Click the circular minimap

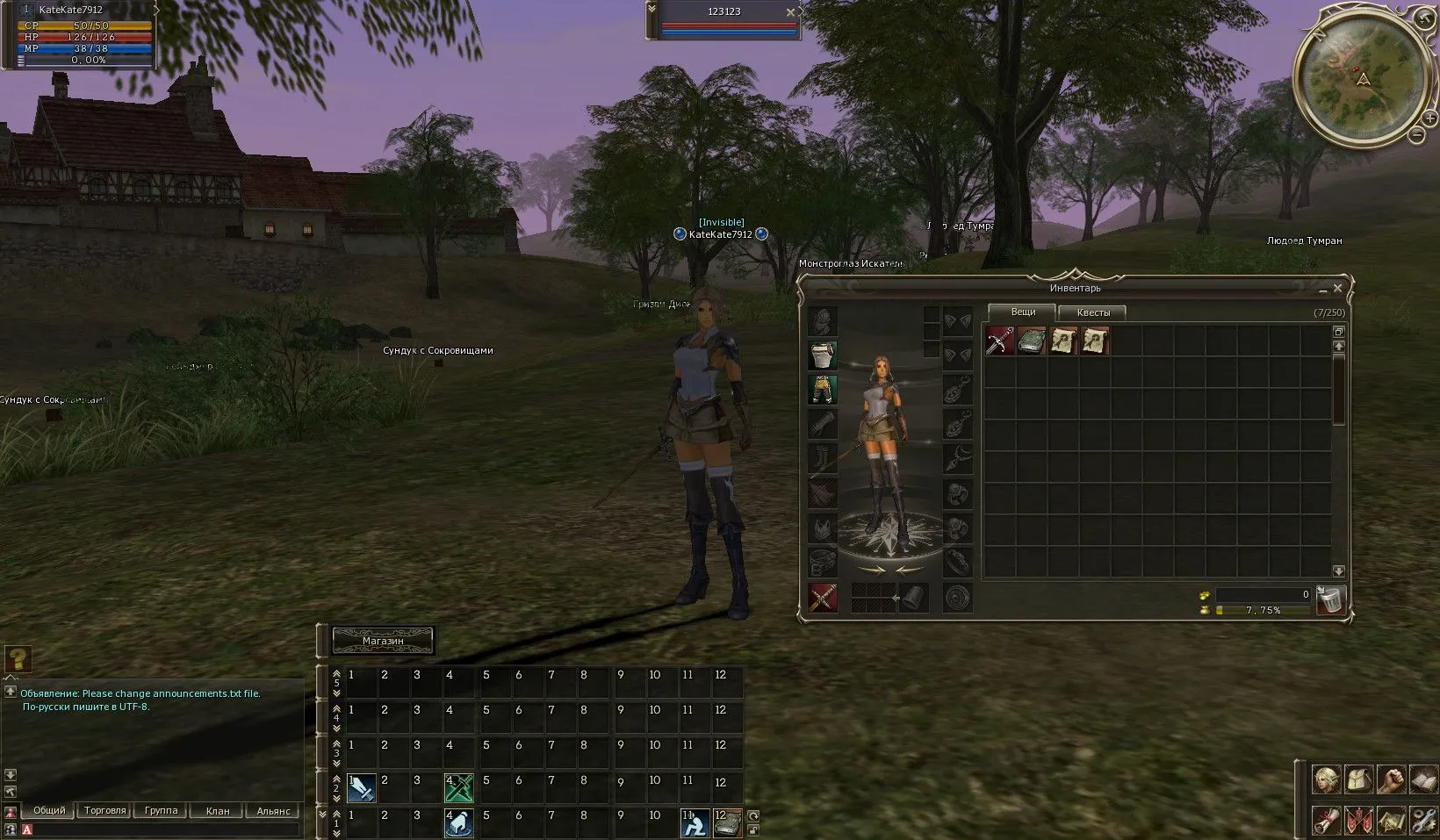pyautogui.click(x=1357, y=80)
